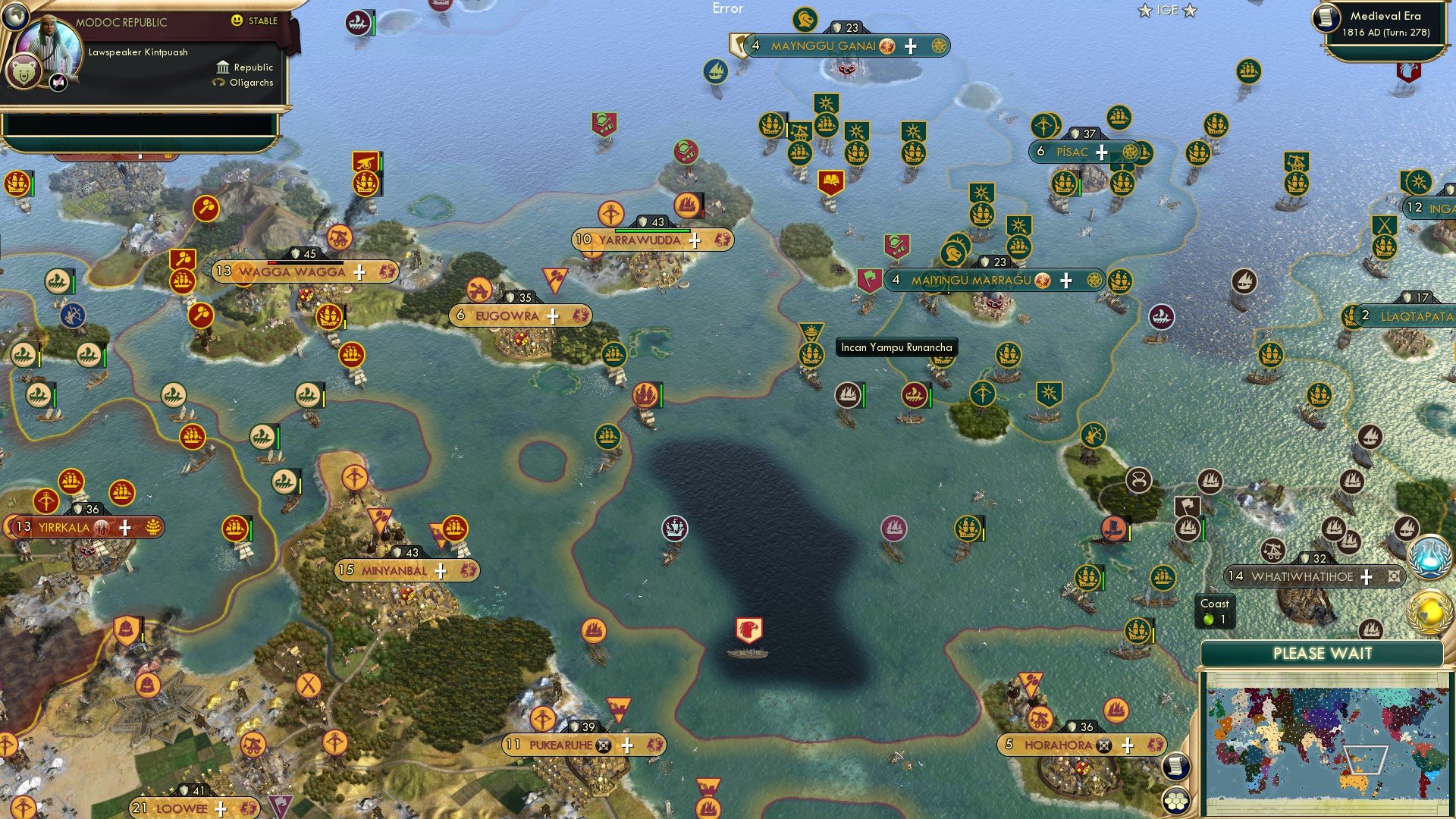The image size is (1456, 819).
Task: Expand the Maynggu Ganai banner plus control
Action: pos(908,45)
